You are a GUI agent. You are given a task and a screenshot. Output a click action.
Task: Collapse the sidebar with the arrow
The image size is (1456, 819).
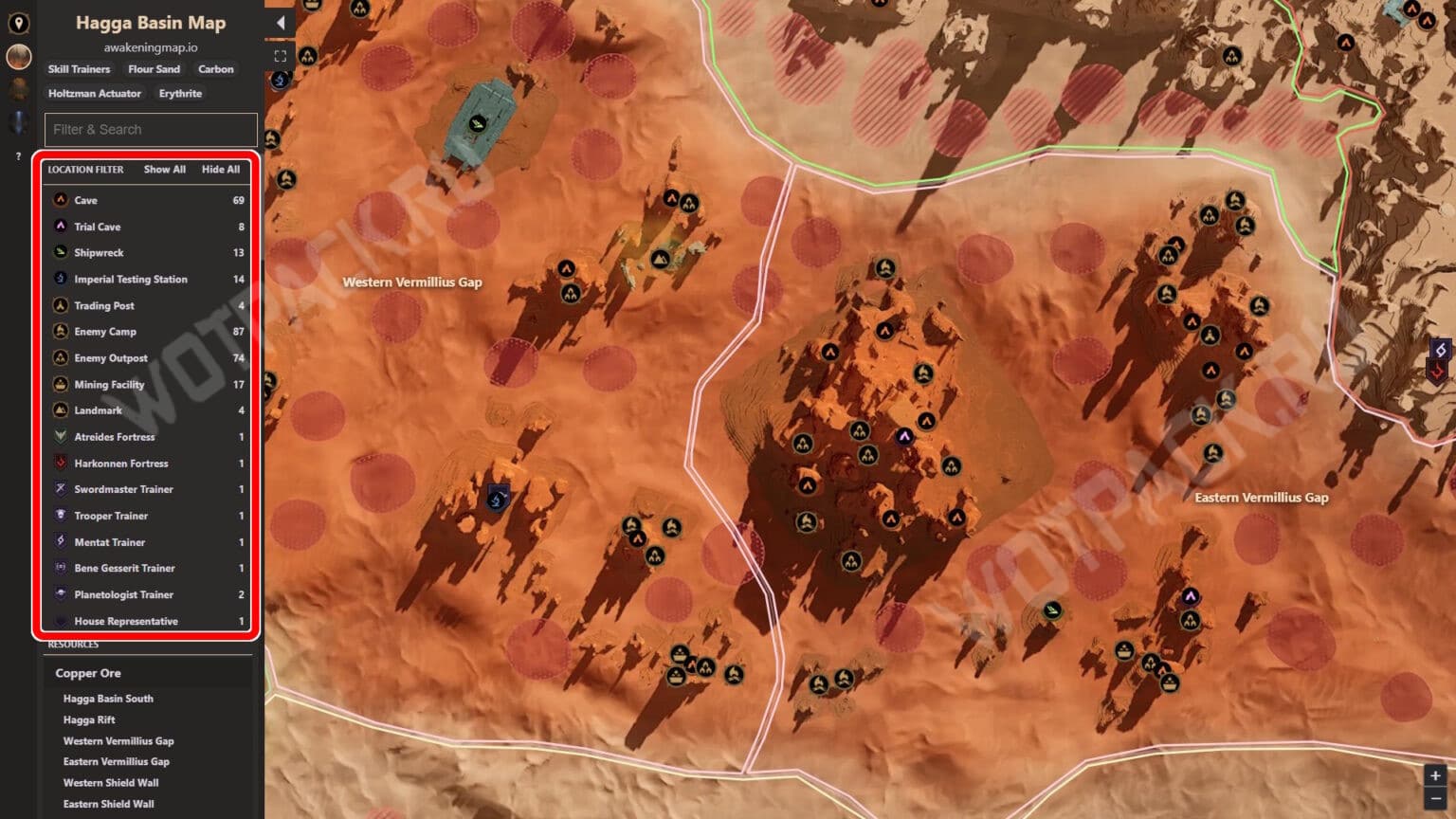coord(281,21)
